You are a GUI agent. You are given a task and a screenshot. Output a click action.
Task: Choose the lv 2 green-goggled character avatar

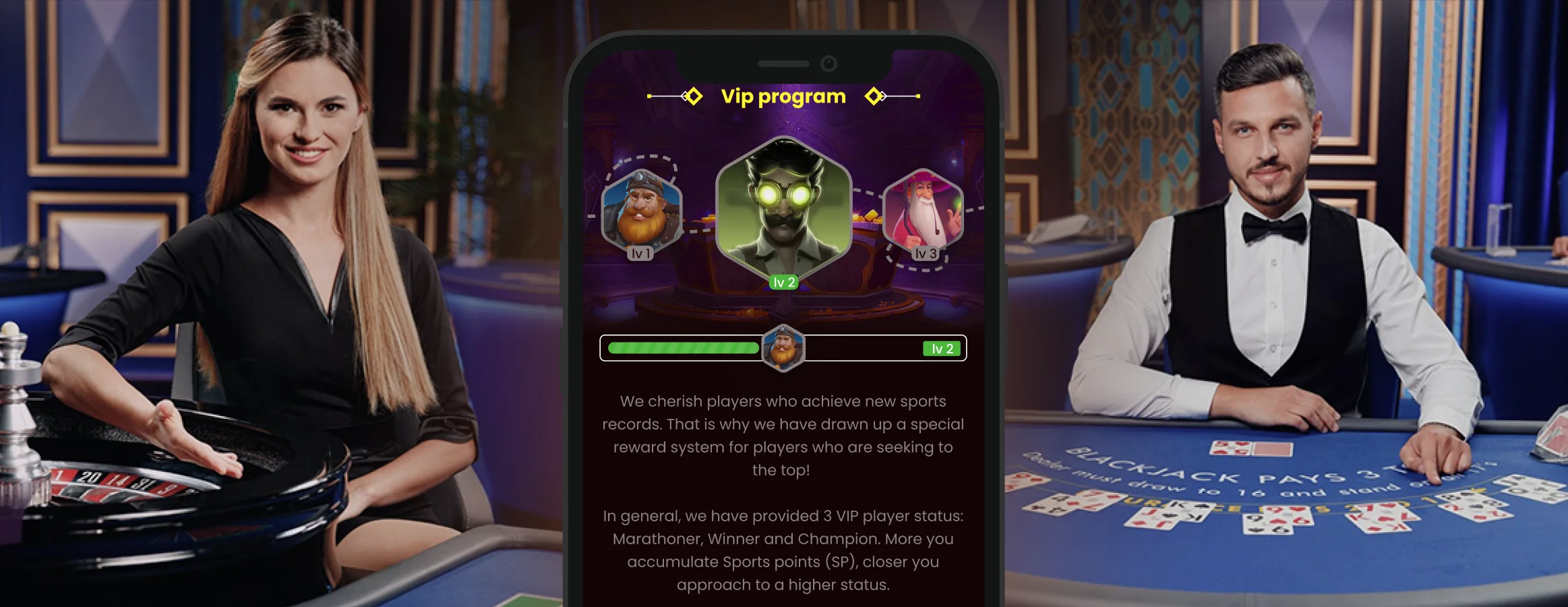point(783,206)
